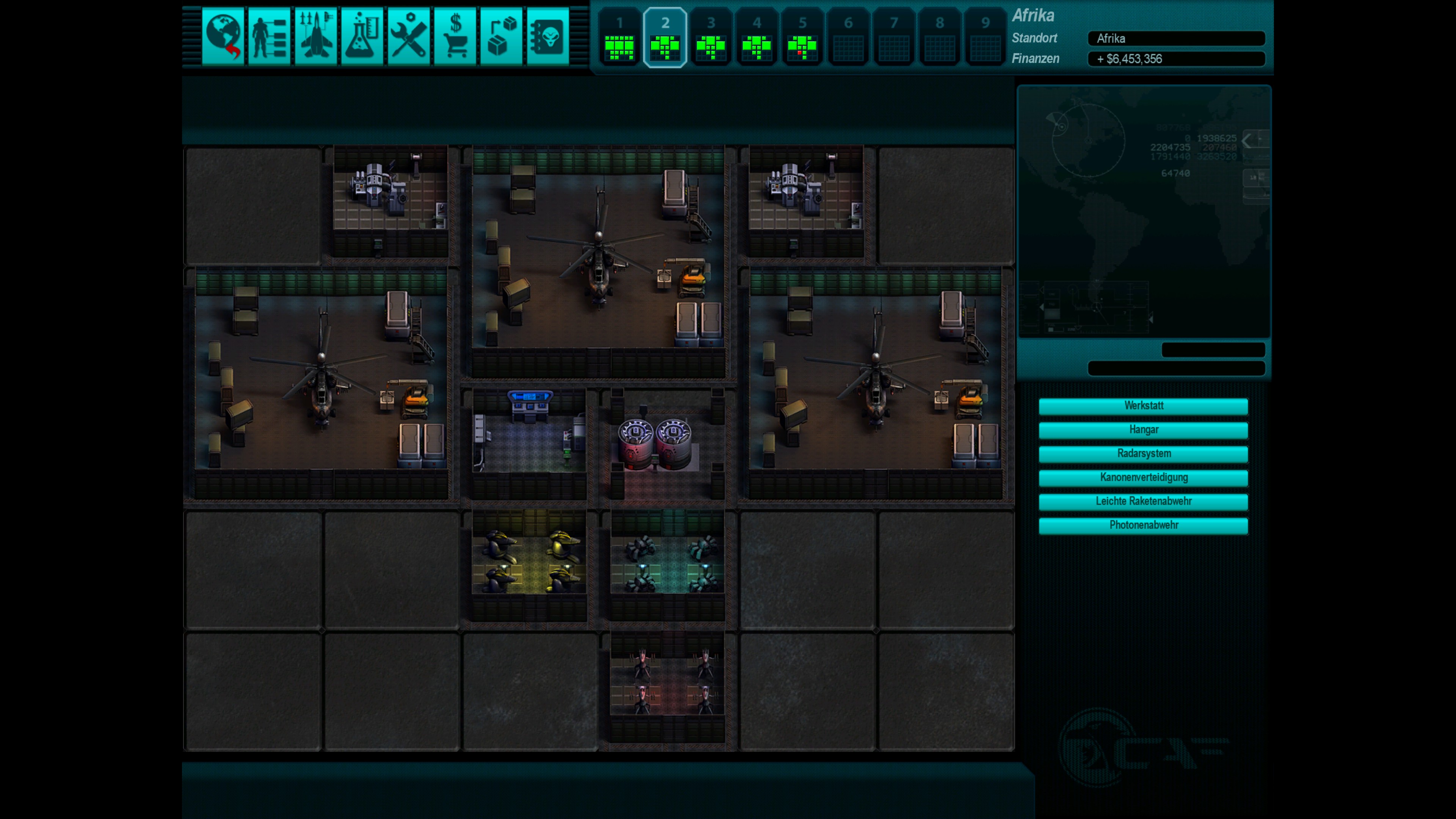Edit the base name field Afrika
Viewport: 1456px width, 819px height.
pos(1176,38)
